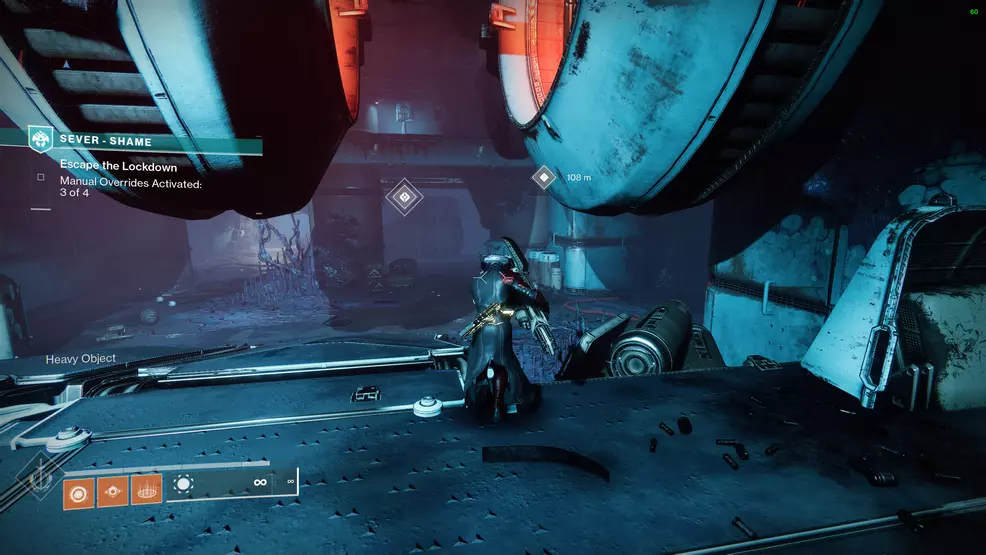986x555 pixels.
Task: Click the Sever - Shame emblem icon
Action: tap(41, 141)
